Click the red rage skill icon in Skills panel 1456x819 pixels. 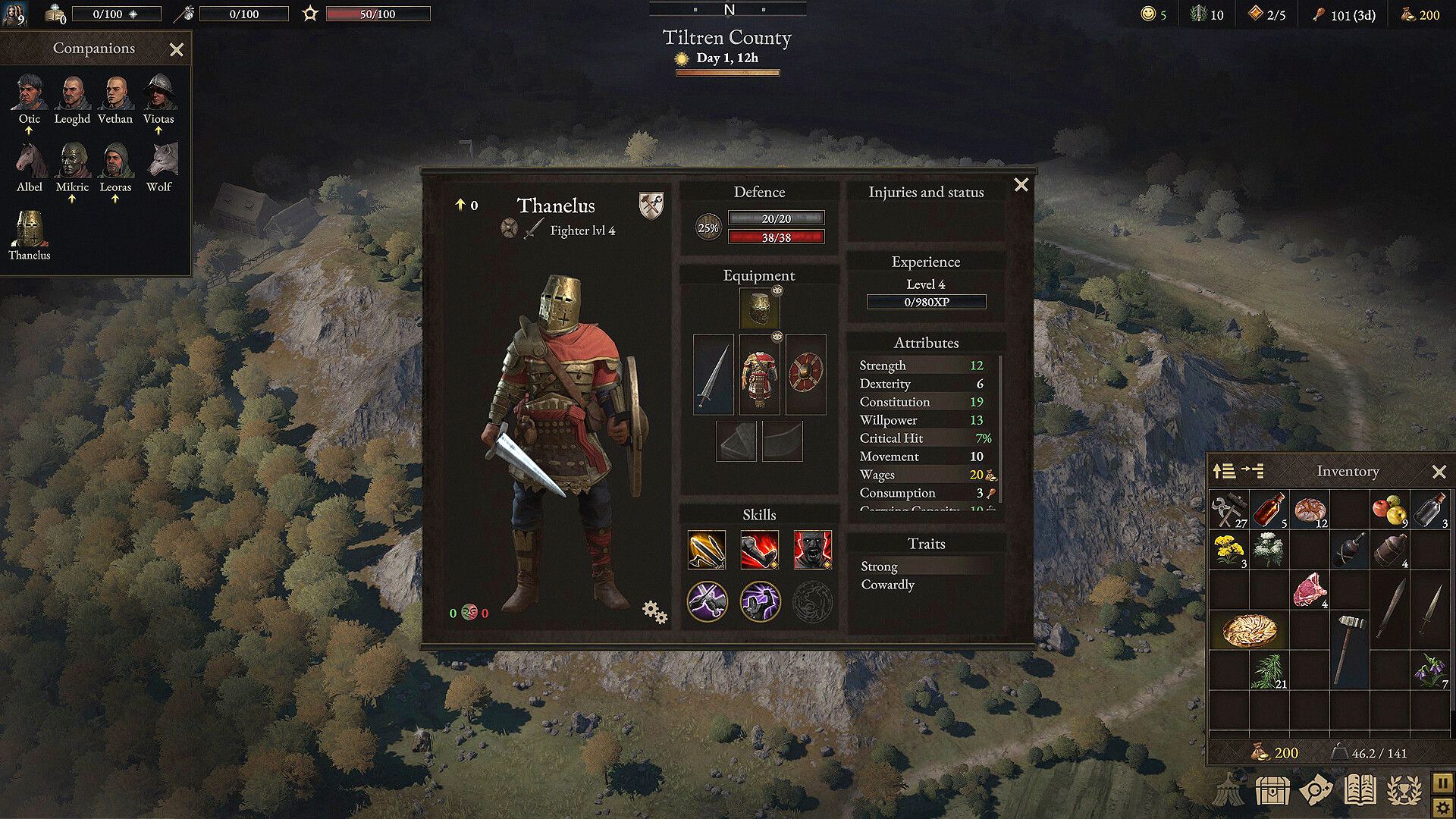(813, 549)
